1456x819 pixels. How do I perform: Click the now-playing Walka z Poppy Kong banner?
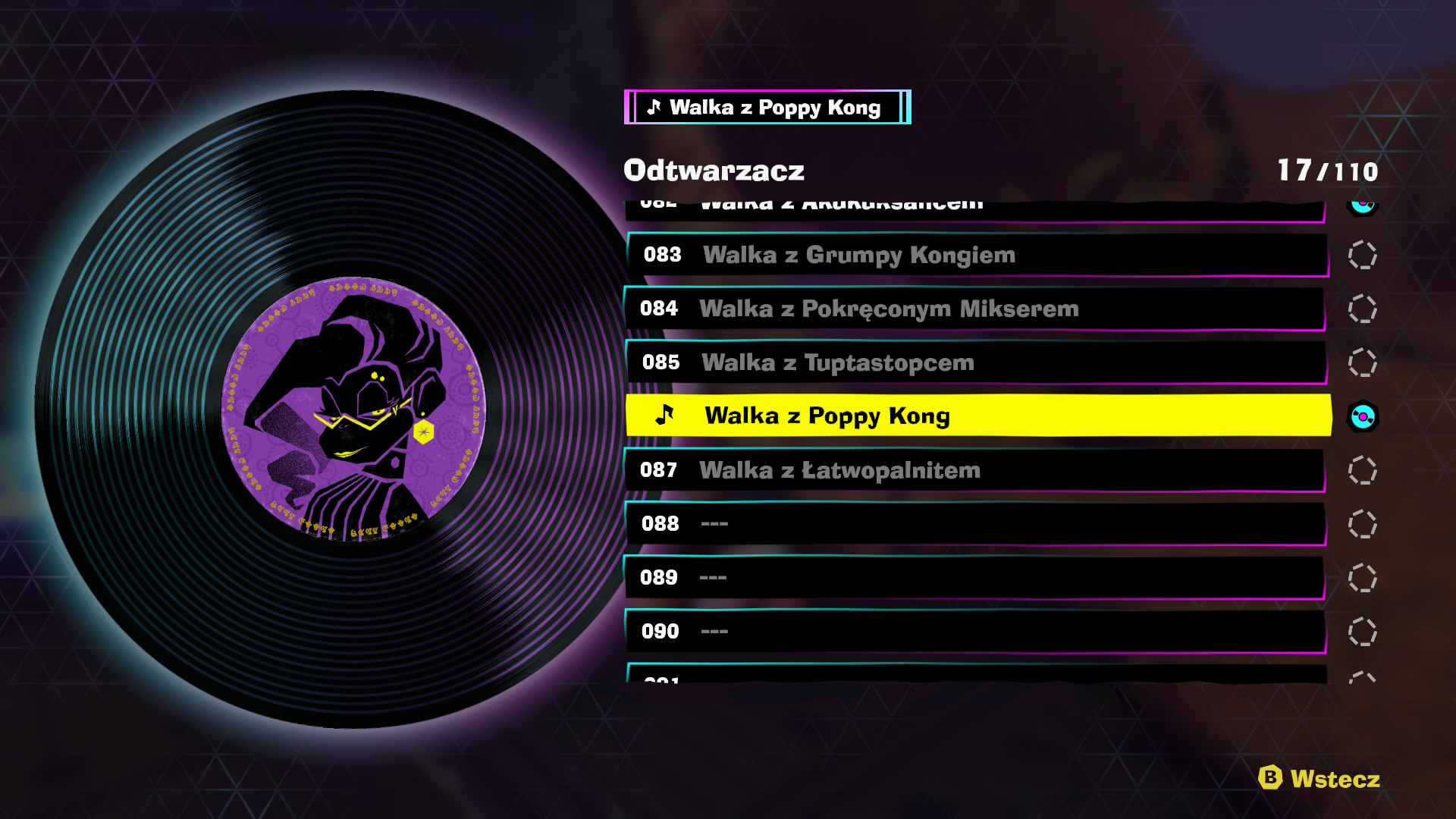pos(767,108)
